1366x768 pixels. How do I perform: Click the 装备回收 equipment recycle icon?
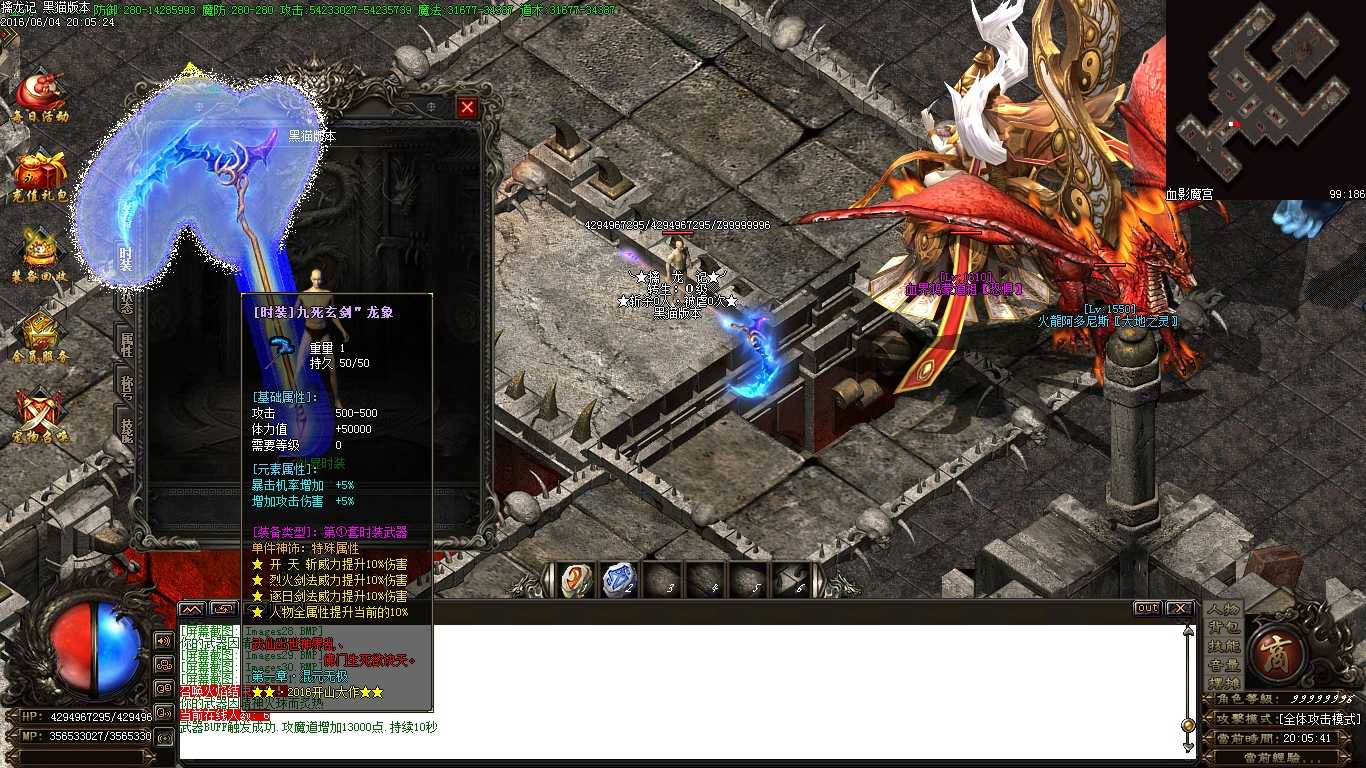40,250
